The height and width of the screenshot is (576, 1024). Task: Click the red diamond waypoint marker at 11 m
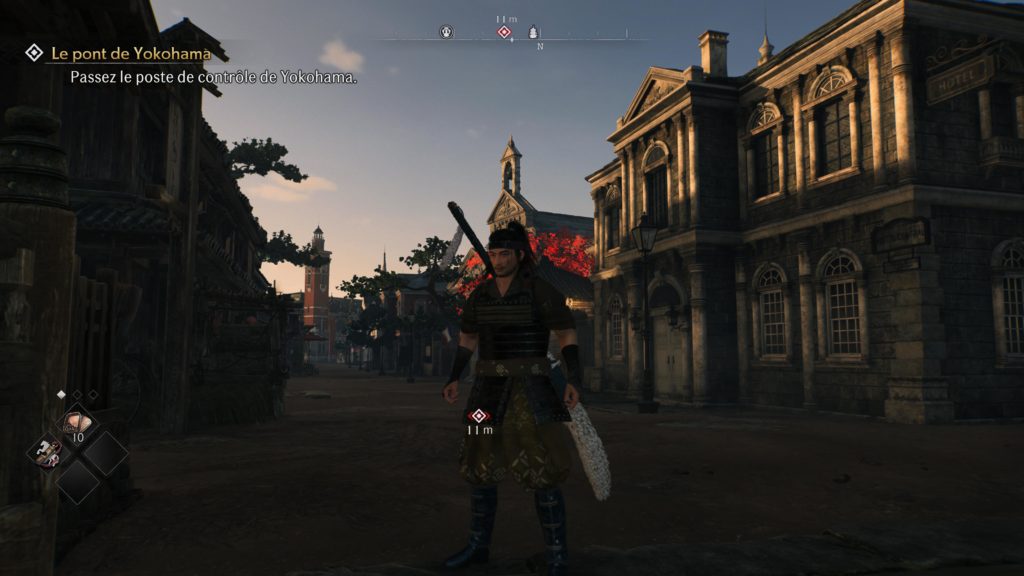tap(478, 416)
